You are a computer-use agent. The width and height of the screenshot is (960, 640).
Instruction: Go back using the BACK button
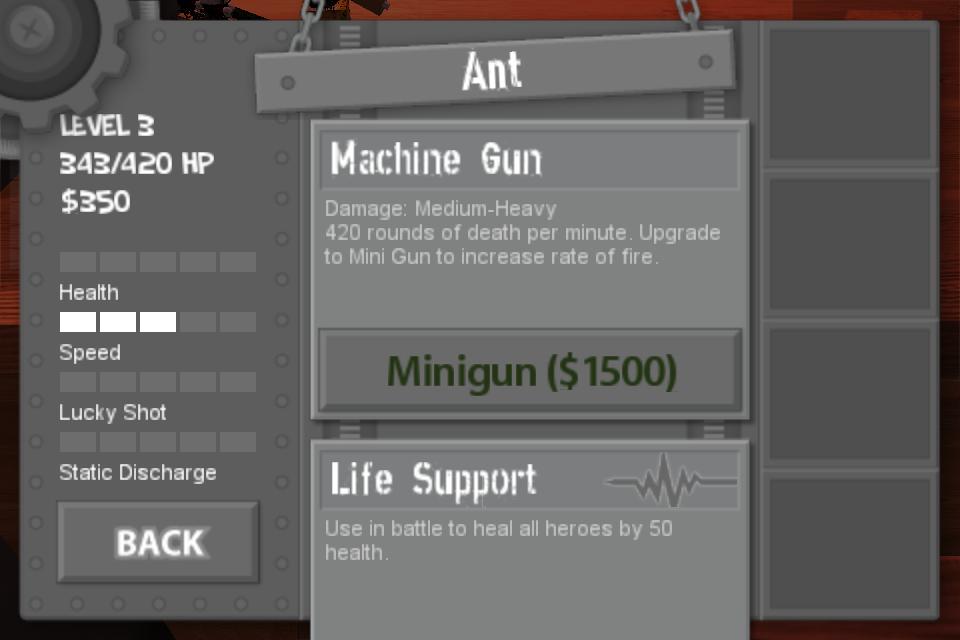158,542
